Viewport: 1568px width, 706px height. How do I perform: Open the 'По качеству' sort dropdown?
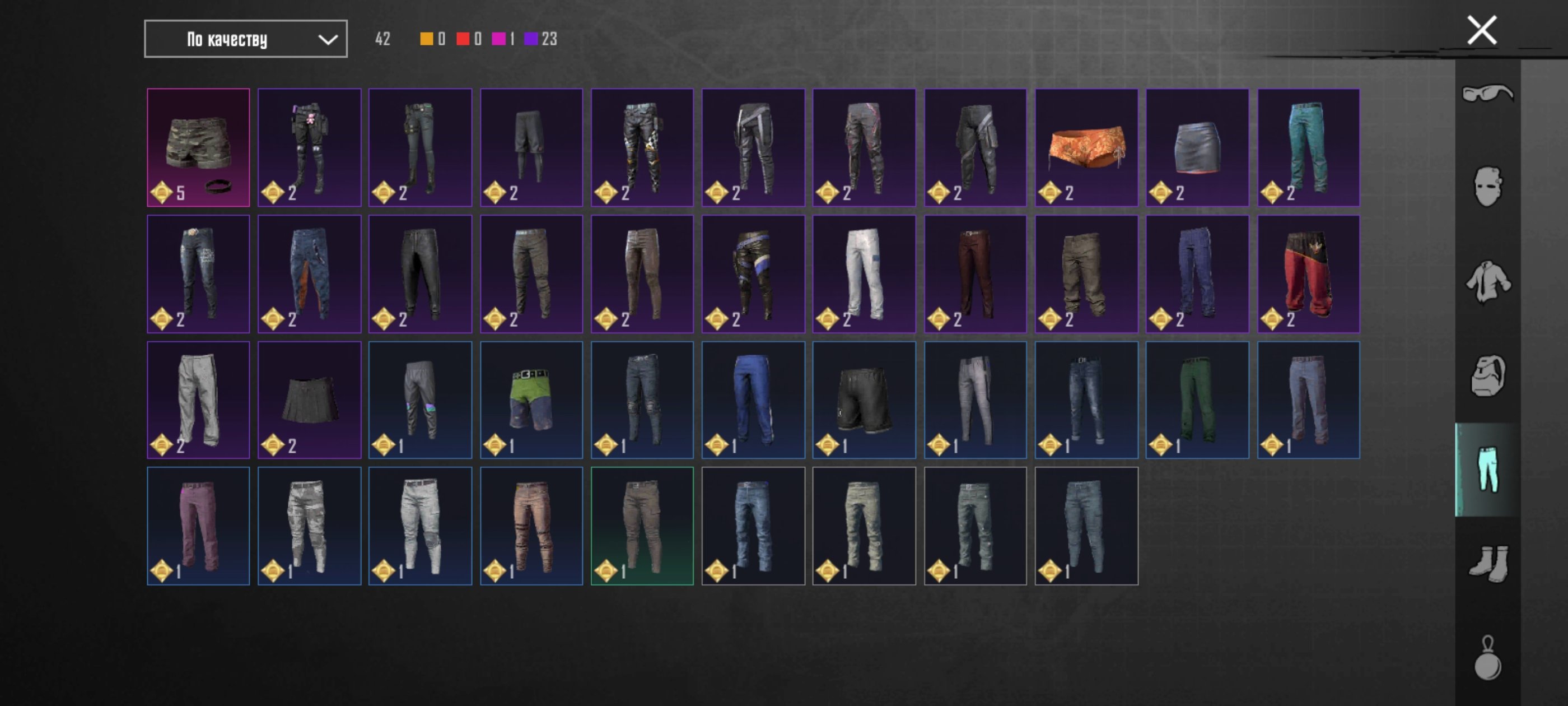[245, 39]
